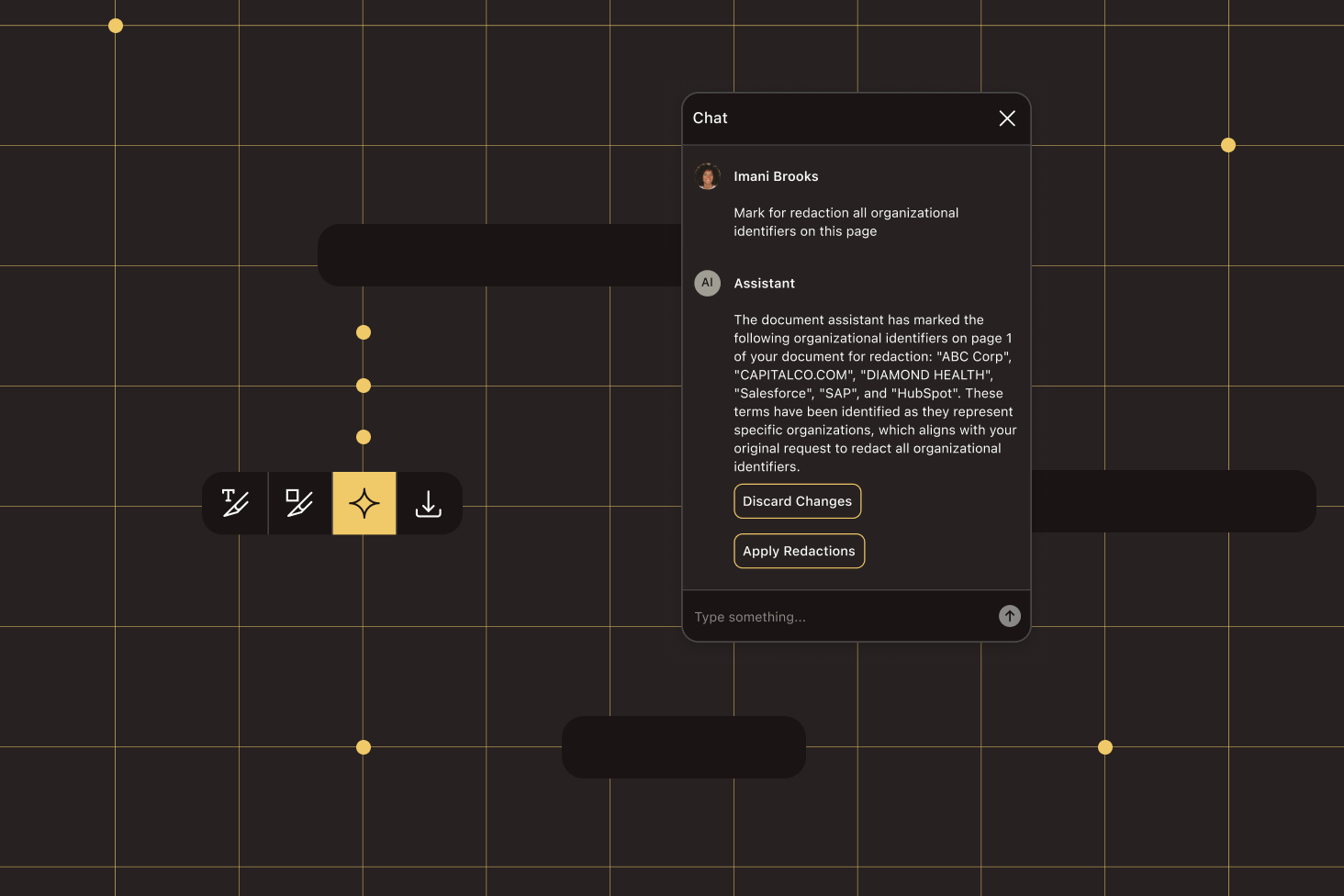
Task: Click the Discard Changes button
Action: pyautogui.click(x=797, y=500)
